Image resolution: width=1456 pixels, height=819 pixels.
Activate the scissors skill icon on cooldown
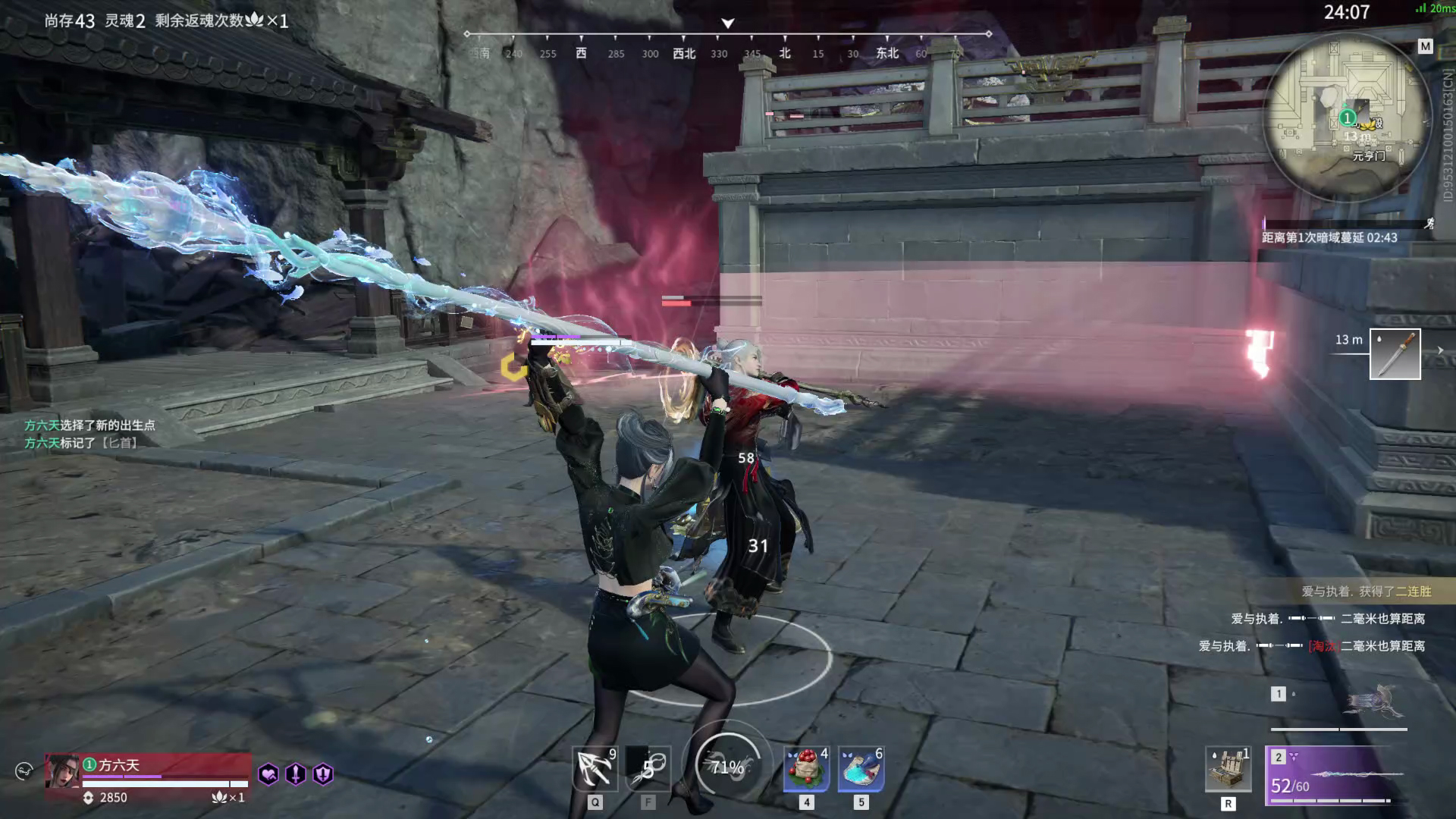(x=648, y=769)
